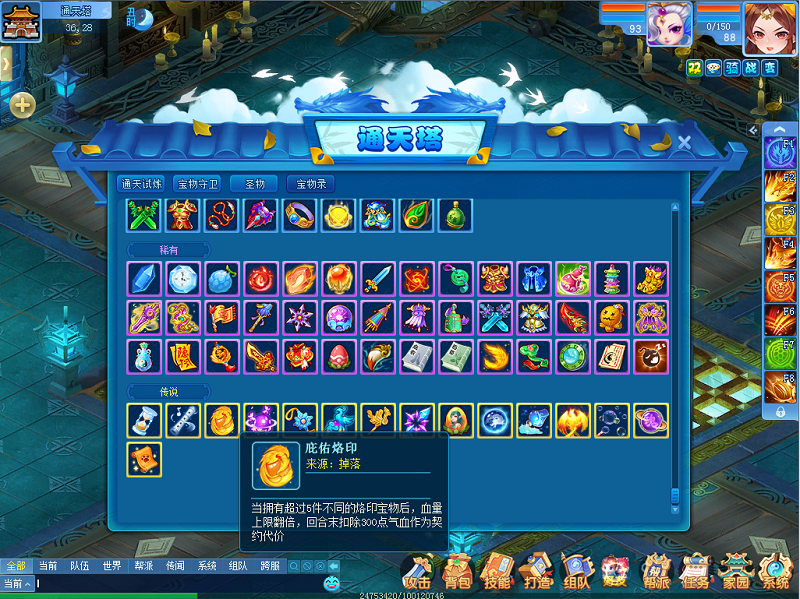Viewport: 800px width, 599px height.
Task: Select the hourglass legendary treasure
Action: pos(144,421)
